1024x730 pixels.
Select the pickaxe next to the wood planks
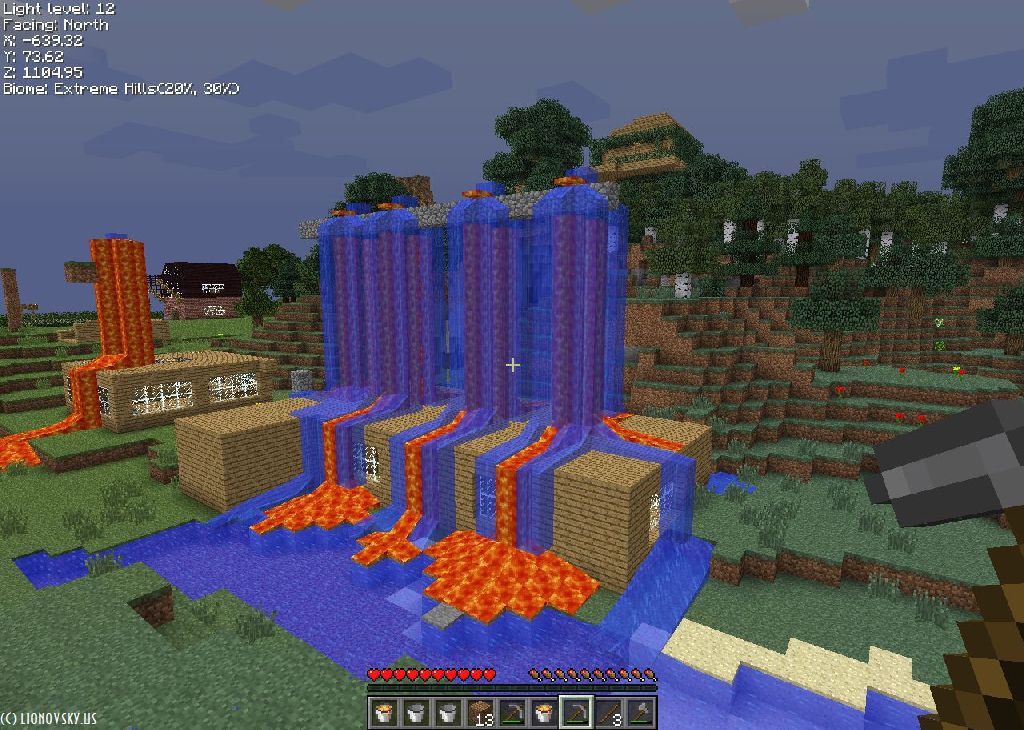coord(512,712)
